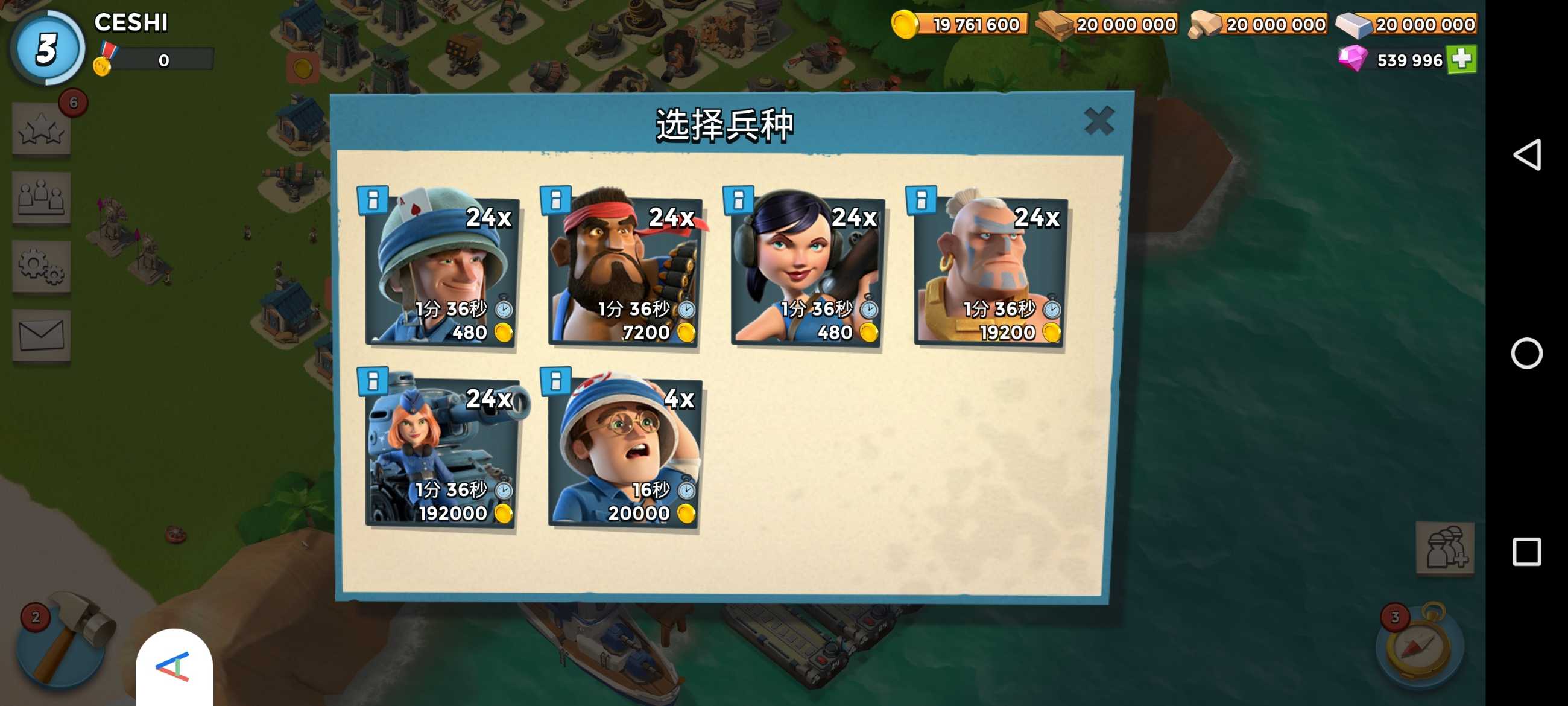Open the mail envelope inbox
This screenshot has height=706, width=1568.
pyautogui.click(x=42, y=335)
